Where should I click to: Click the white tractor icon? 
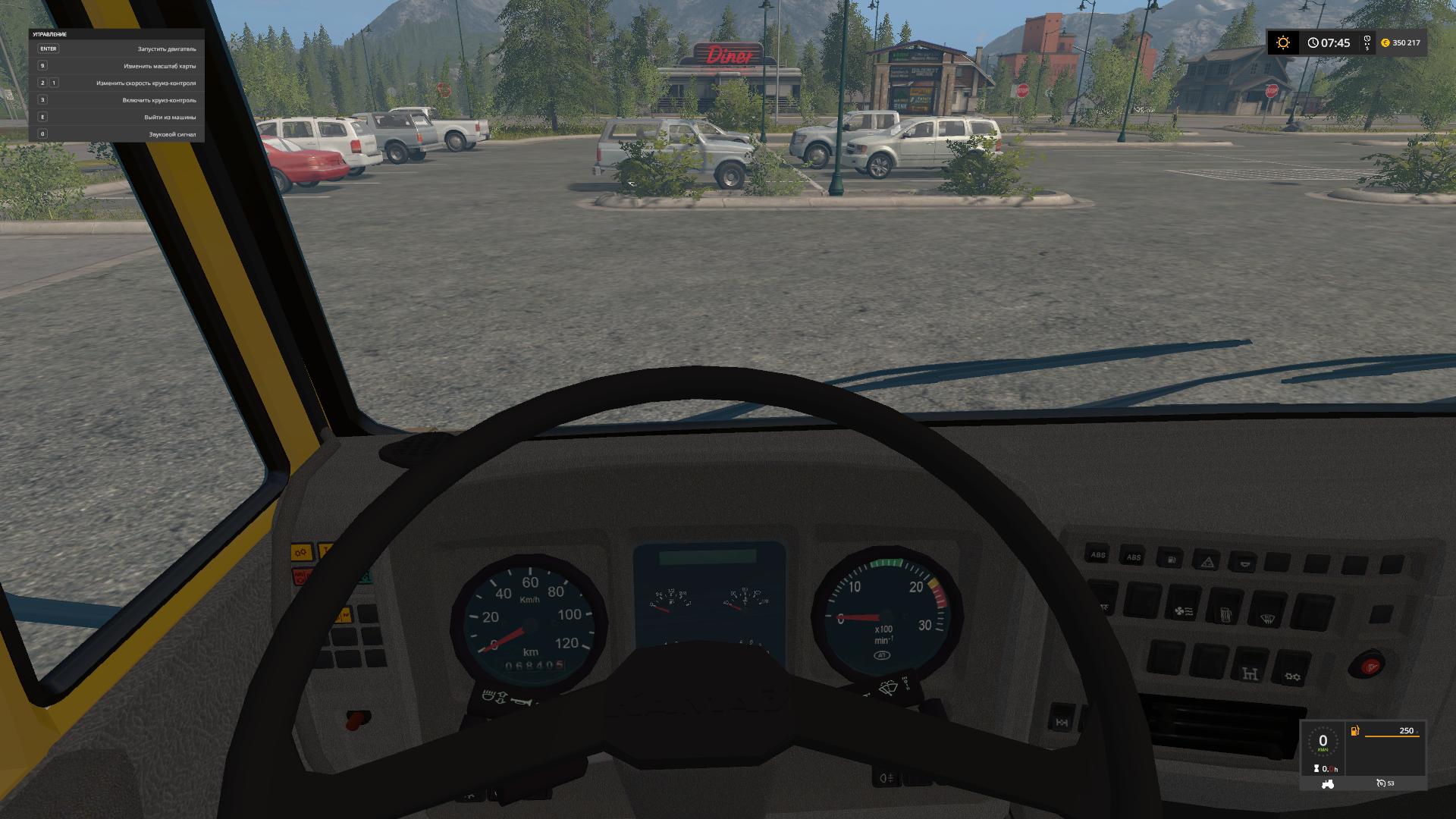[x=1327, y=785]
